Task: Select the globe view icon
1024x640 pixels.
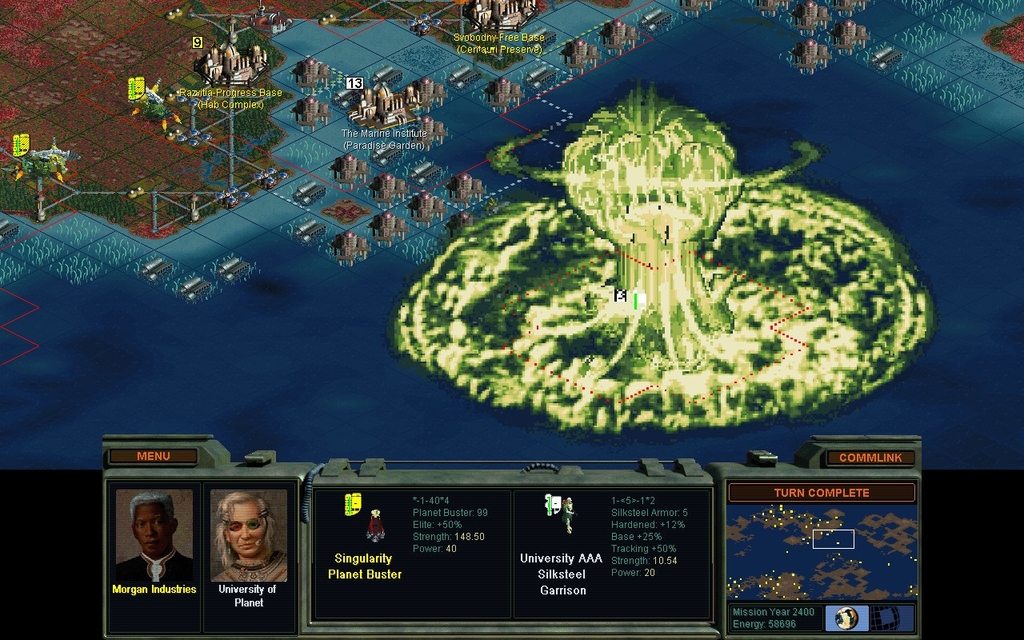Action: [x=846, y=617]
